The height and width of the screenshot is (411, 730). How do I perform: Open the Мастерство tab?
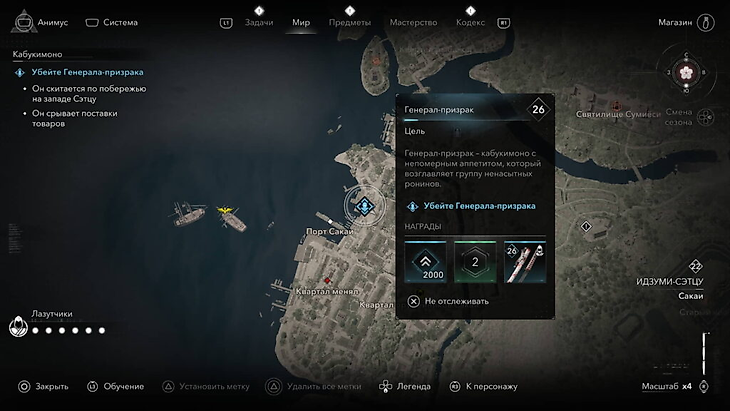point(413,22)
